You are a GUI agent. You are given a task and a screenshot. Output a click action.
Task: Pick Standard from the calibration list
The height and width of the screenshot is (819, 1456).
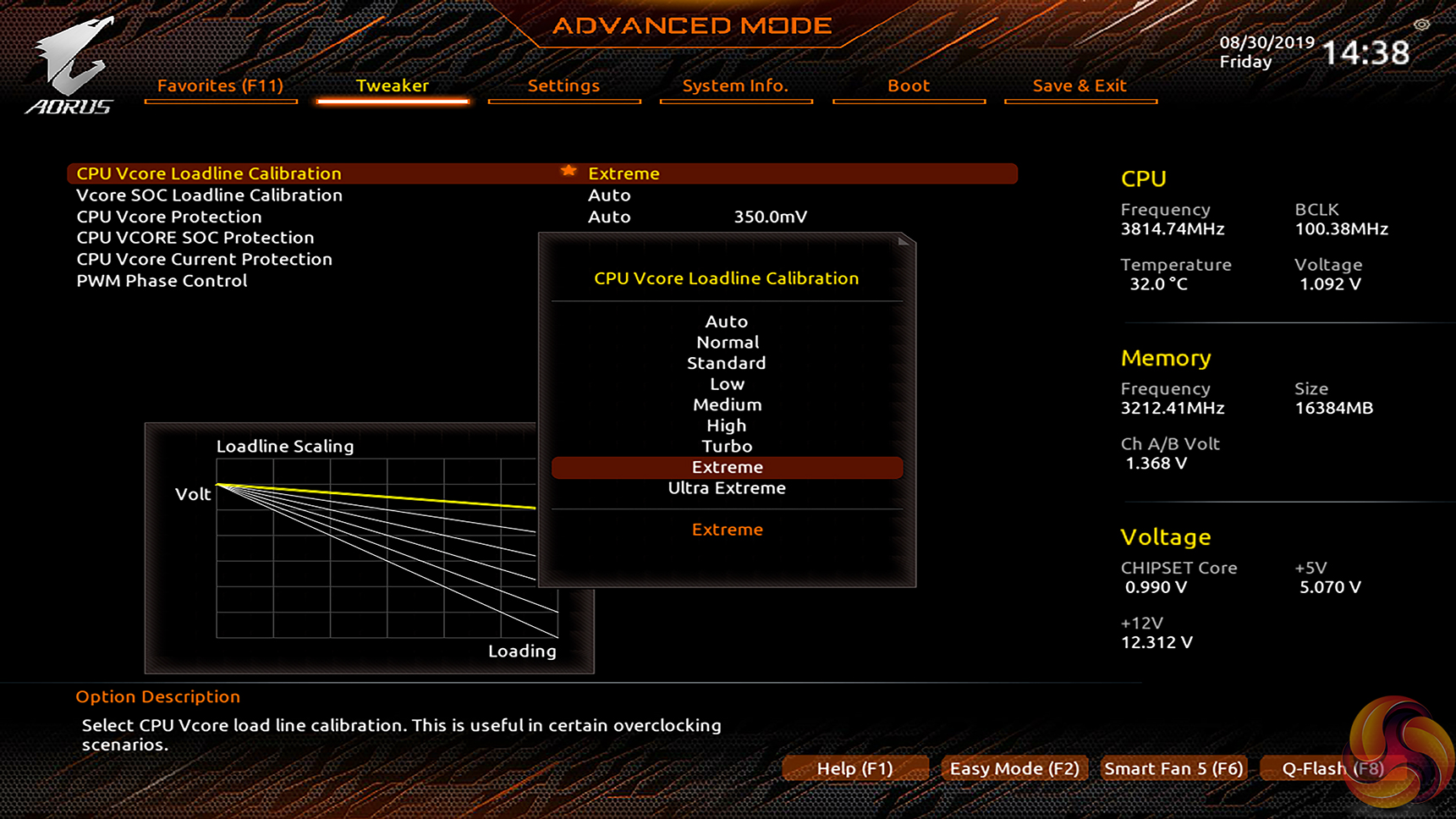(x=727, y=363)
